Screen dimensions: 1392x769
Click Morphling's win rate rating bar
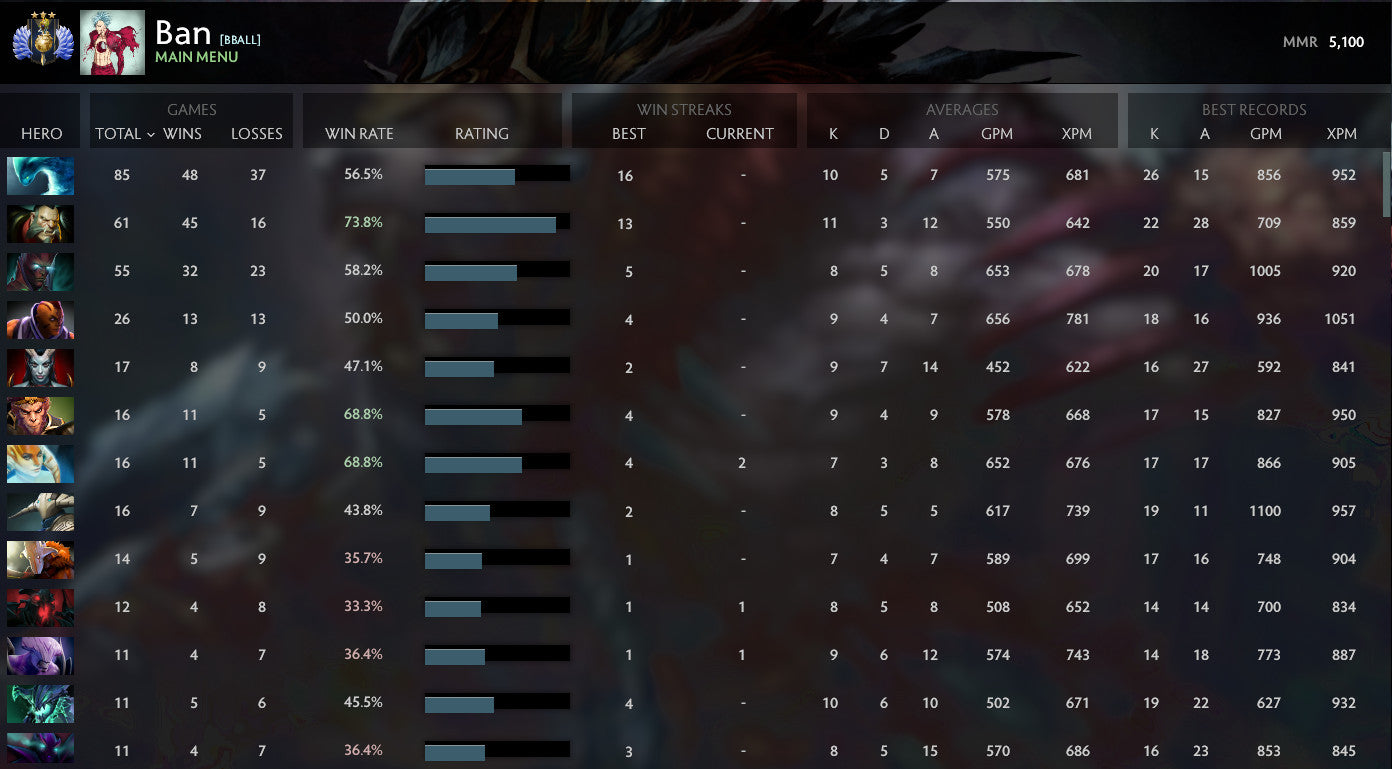[497, 174]
